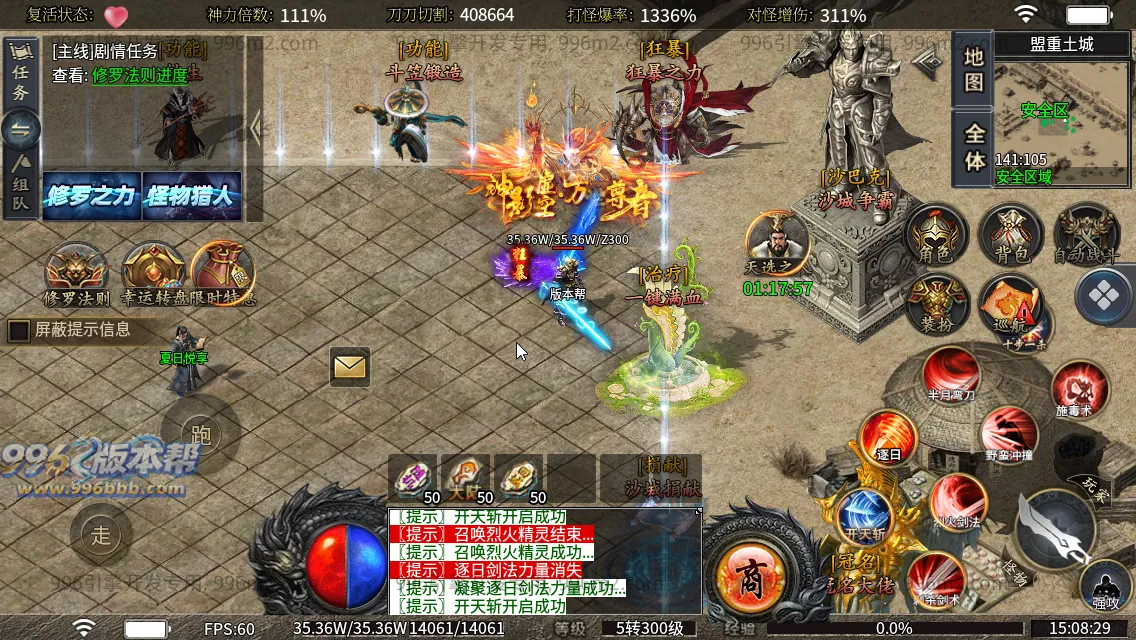
Task: Use the 逐日 sword skill
Action: pos(889,438)
